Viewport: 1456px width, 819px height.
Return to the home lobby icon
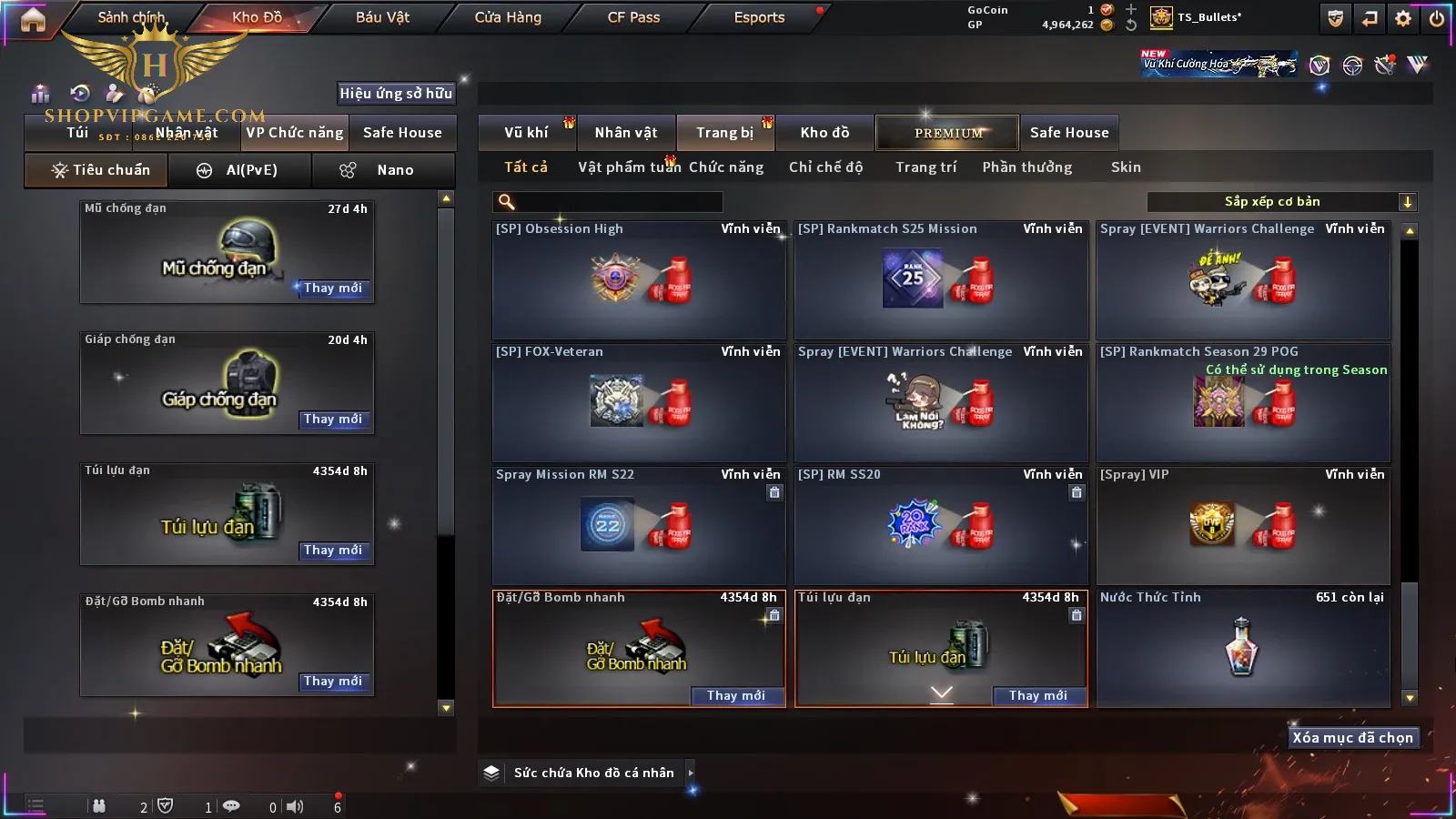tap(33, 19)
